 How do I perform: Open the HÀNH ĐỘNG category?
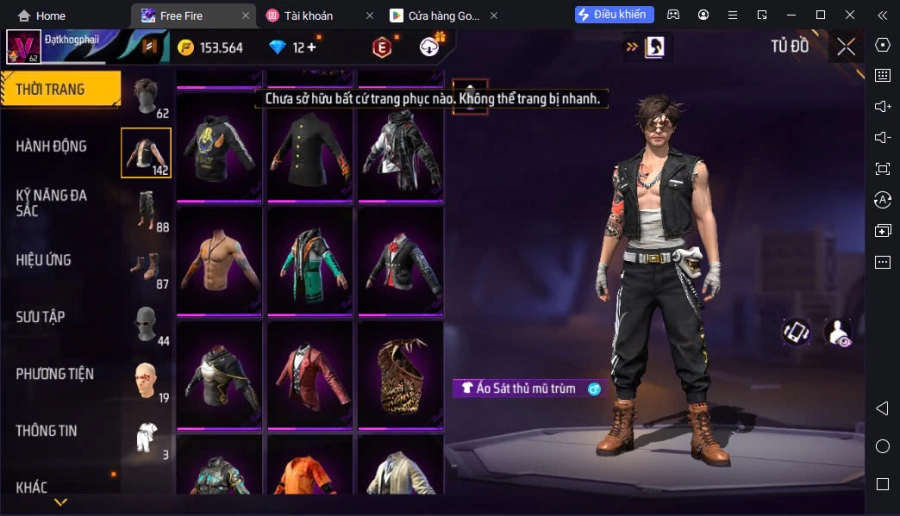[52, 146]
